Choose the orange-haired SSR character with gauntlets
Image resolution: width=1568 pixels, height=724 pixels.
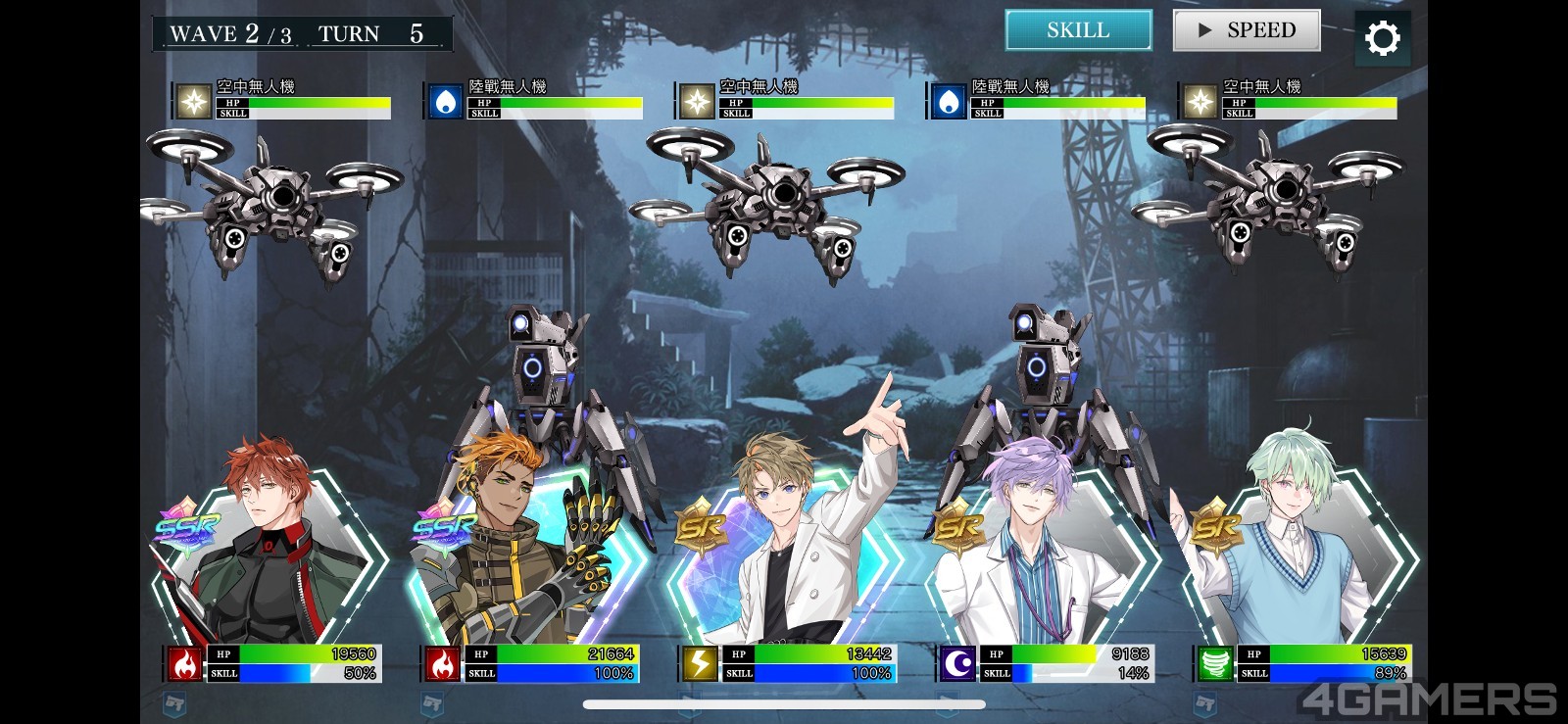click(524, 558)
